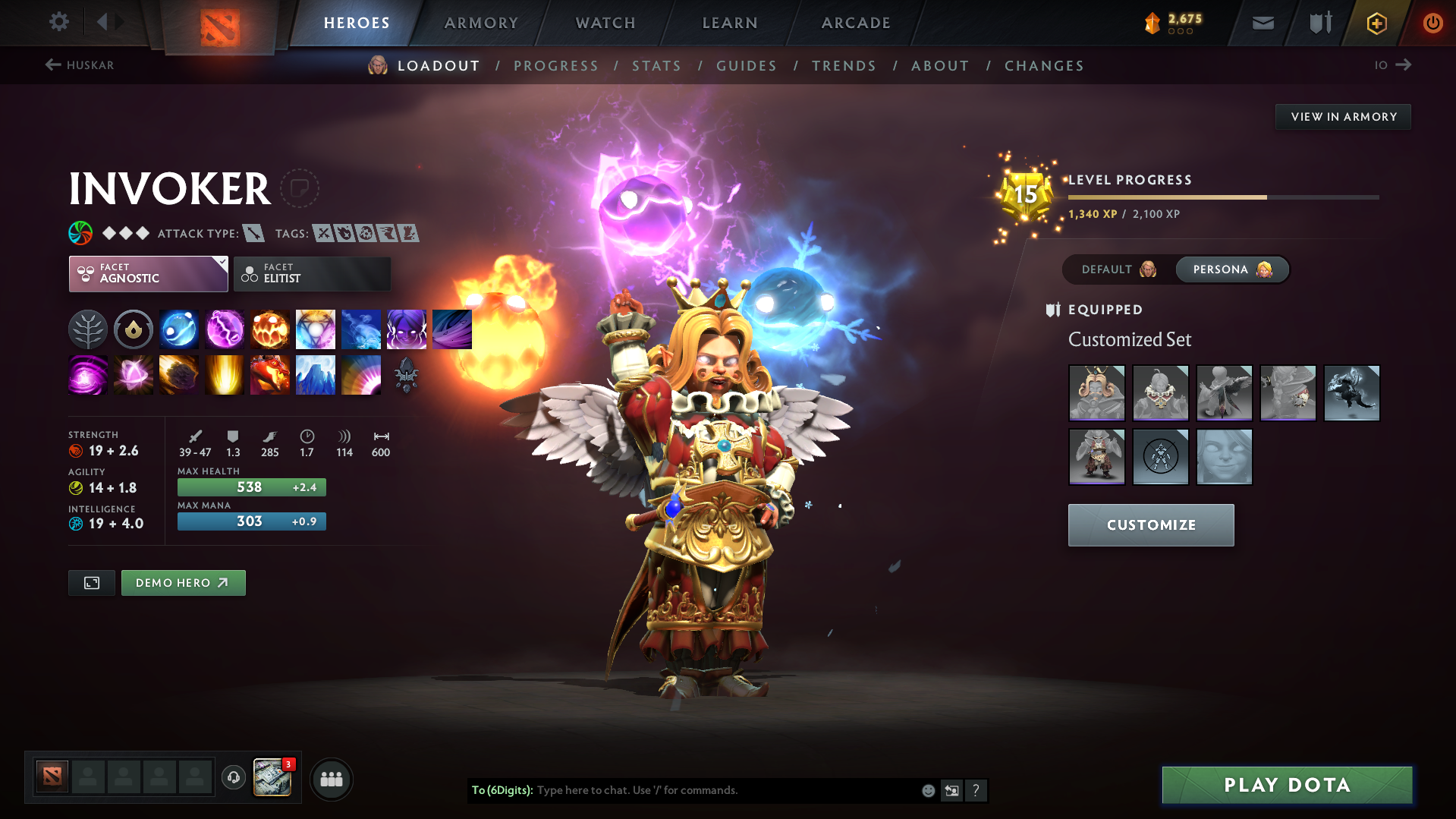Go back to Huskar with the arrow
Viewport: 1456px width, 819px height.
coord(53,65)
